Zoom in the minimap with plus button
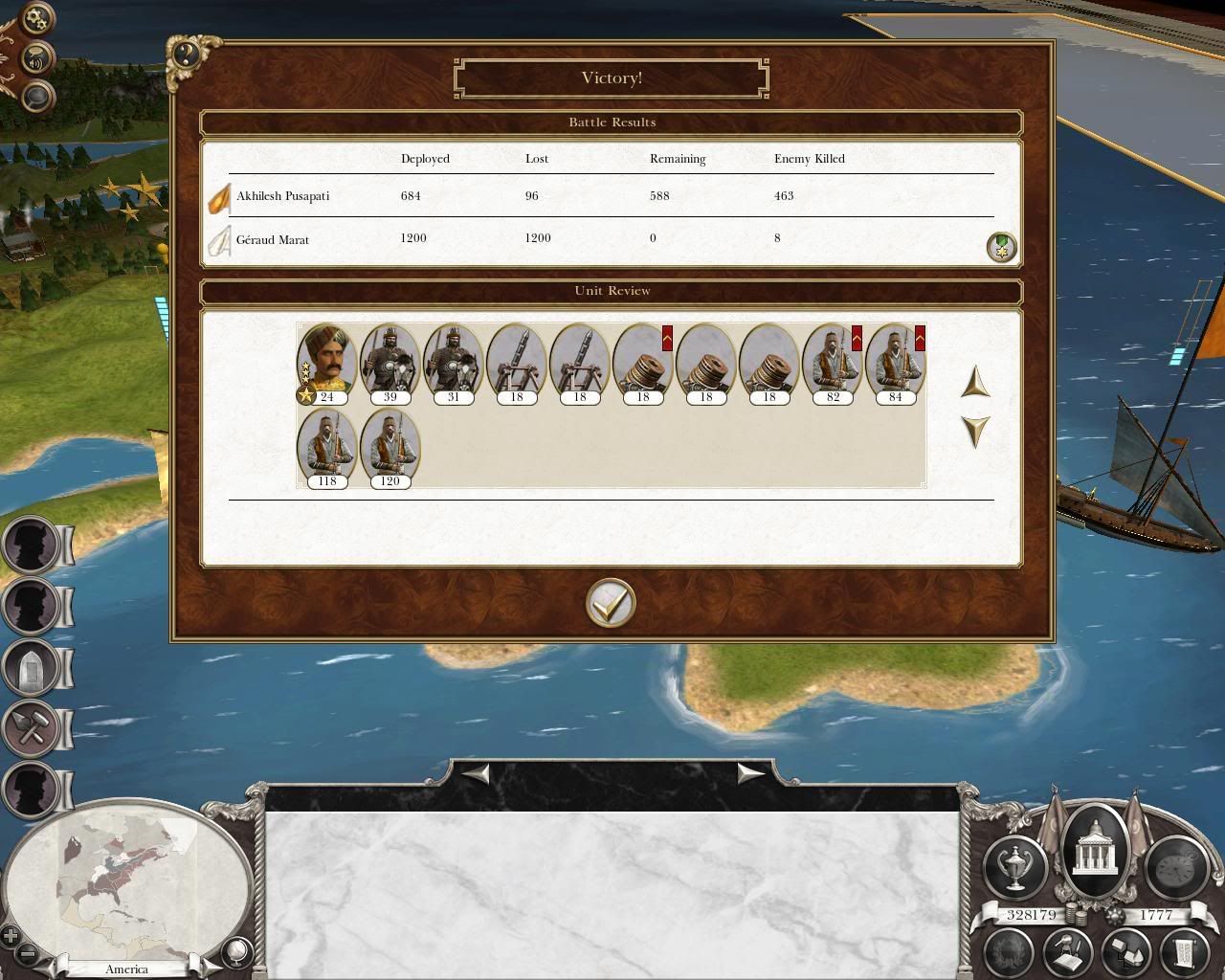Screen dimensions: 1225x980 (x=11, y=935)
